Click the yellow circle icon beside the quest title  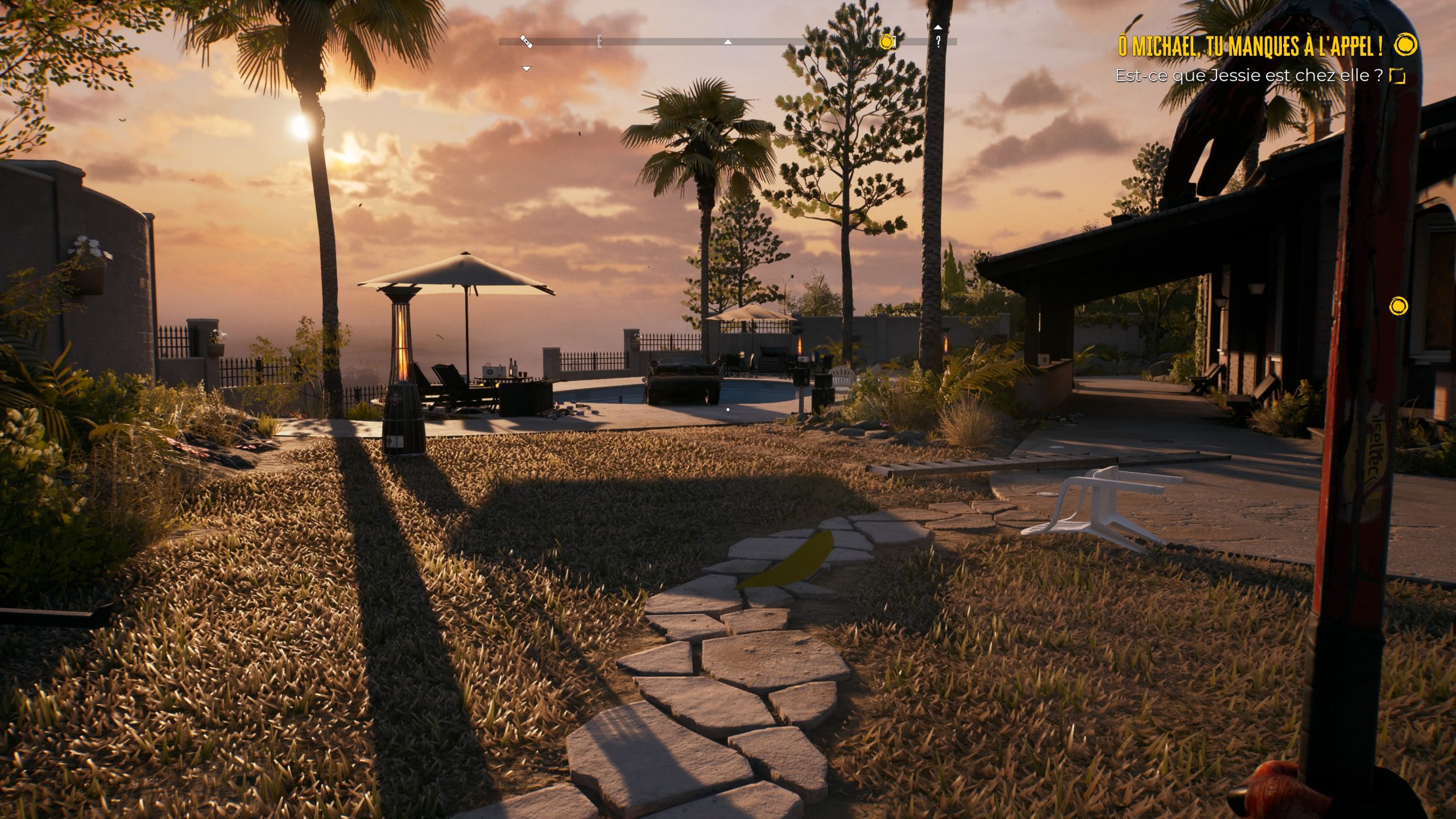[1406, 45]
